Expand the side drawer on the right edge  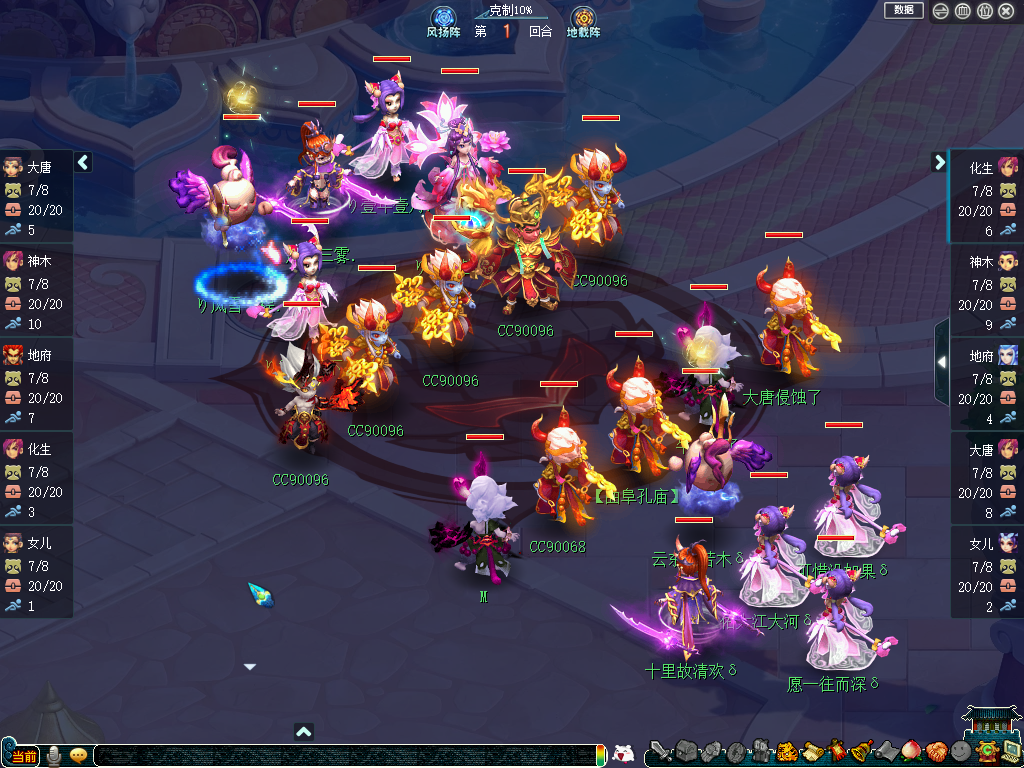click(941, 361)
